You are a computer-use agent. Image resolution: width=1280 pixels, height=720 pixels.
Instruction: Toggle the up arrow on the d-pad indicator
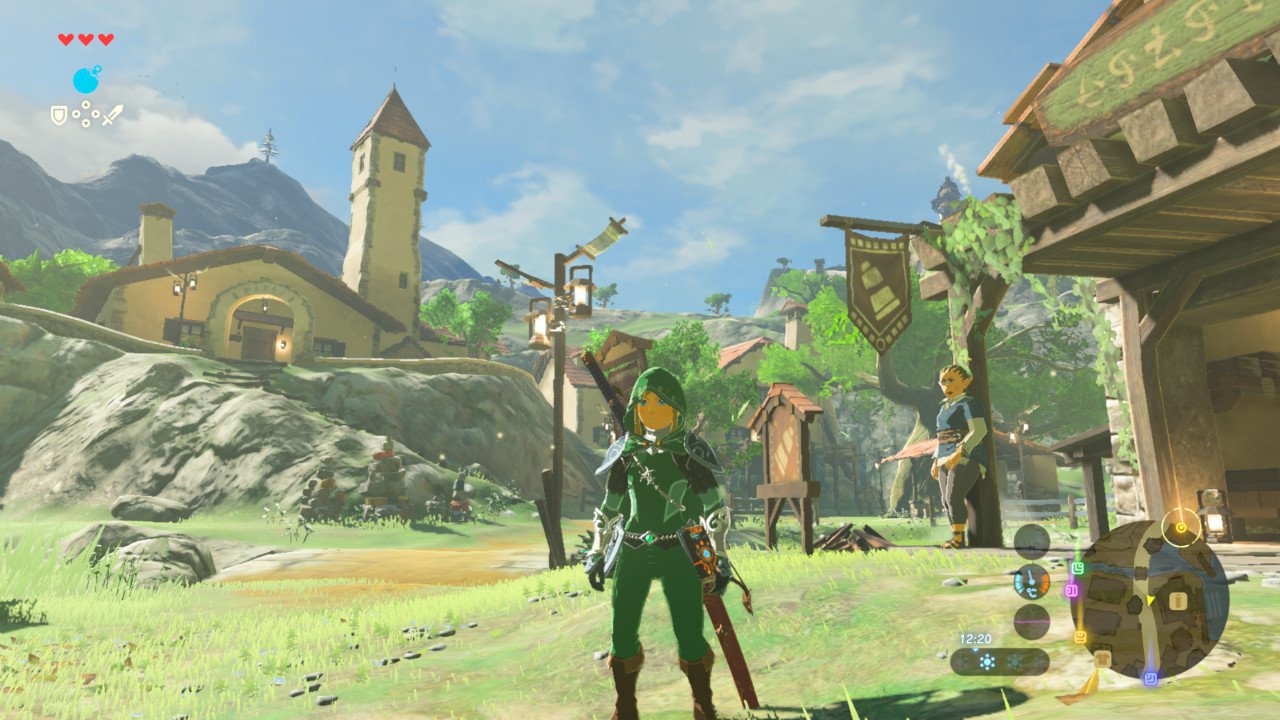86,103
